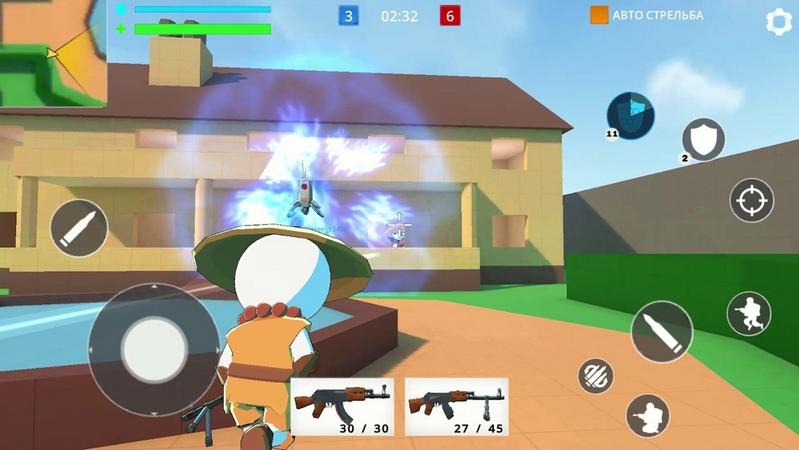The height and width of the screenshot is (450, 799).
Task: Click the minimap
Action: tap(53, 52)
